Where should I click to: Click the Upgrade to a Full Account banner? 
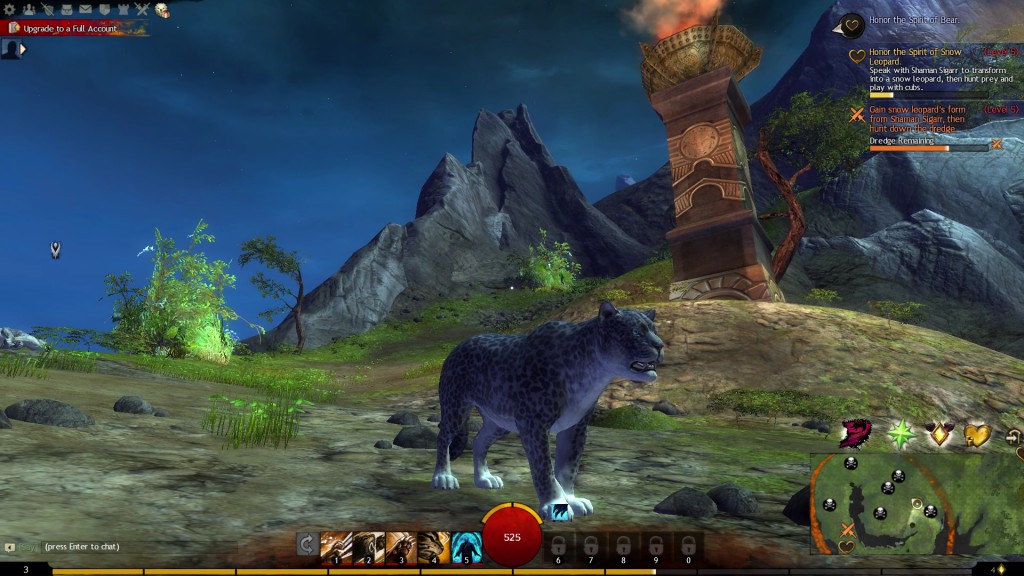pyautogui.click(x=70, y=28)
